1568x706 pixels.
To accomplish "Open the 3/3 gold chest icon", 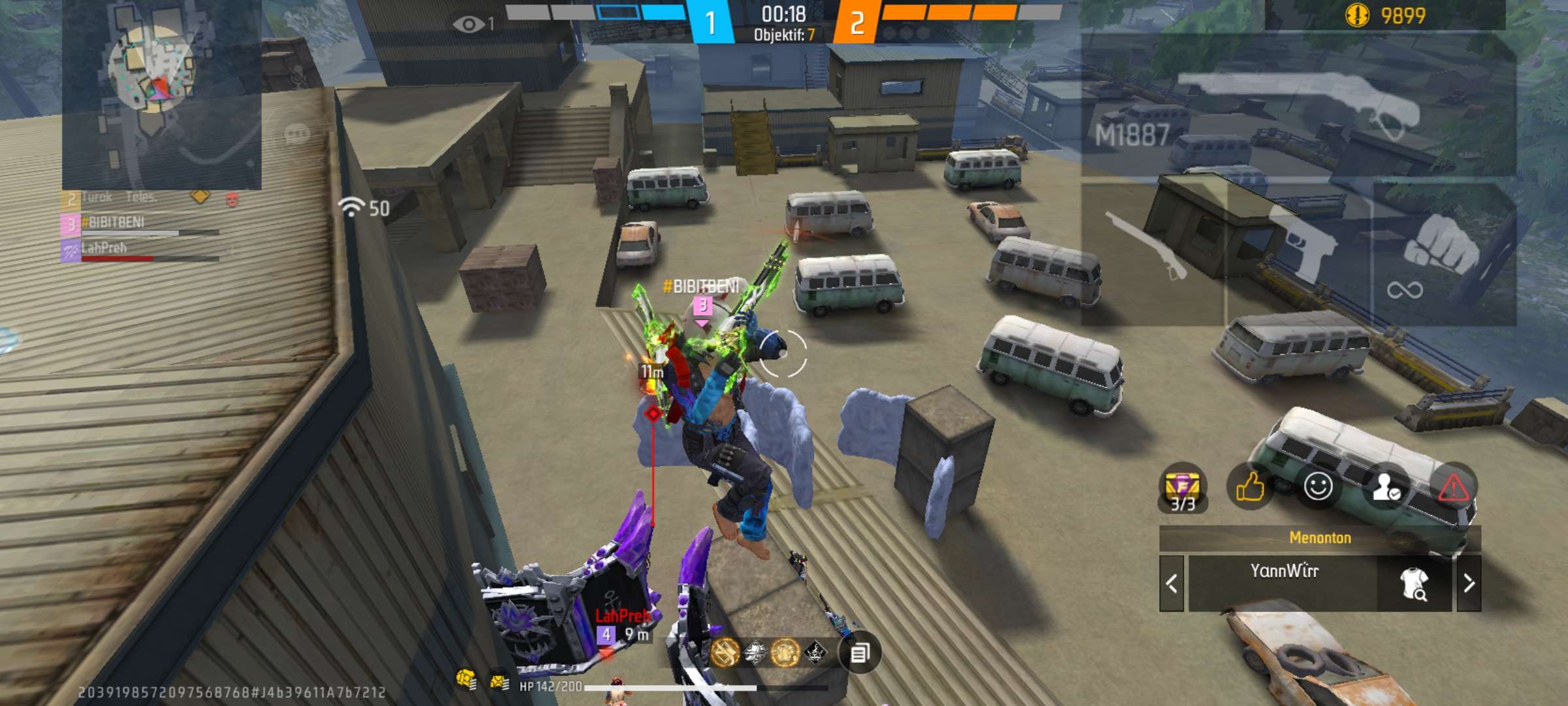I will point(1183,488).
